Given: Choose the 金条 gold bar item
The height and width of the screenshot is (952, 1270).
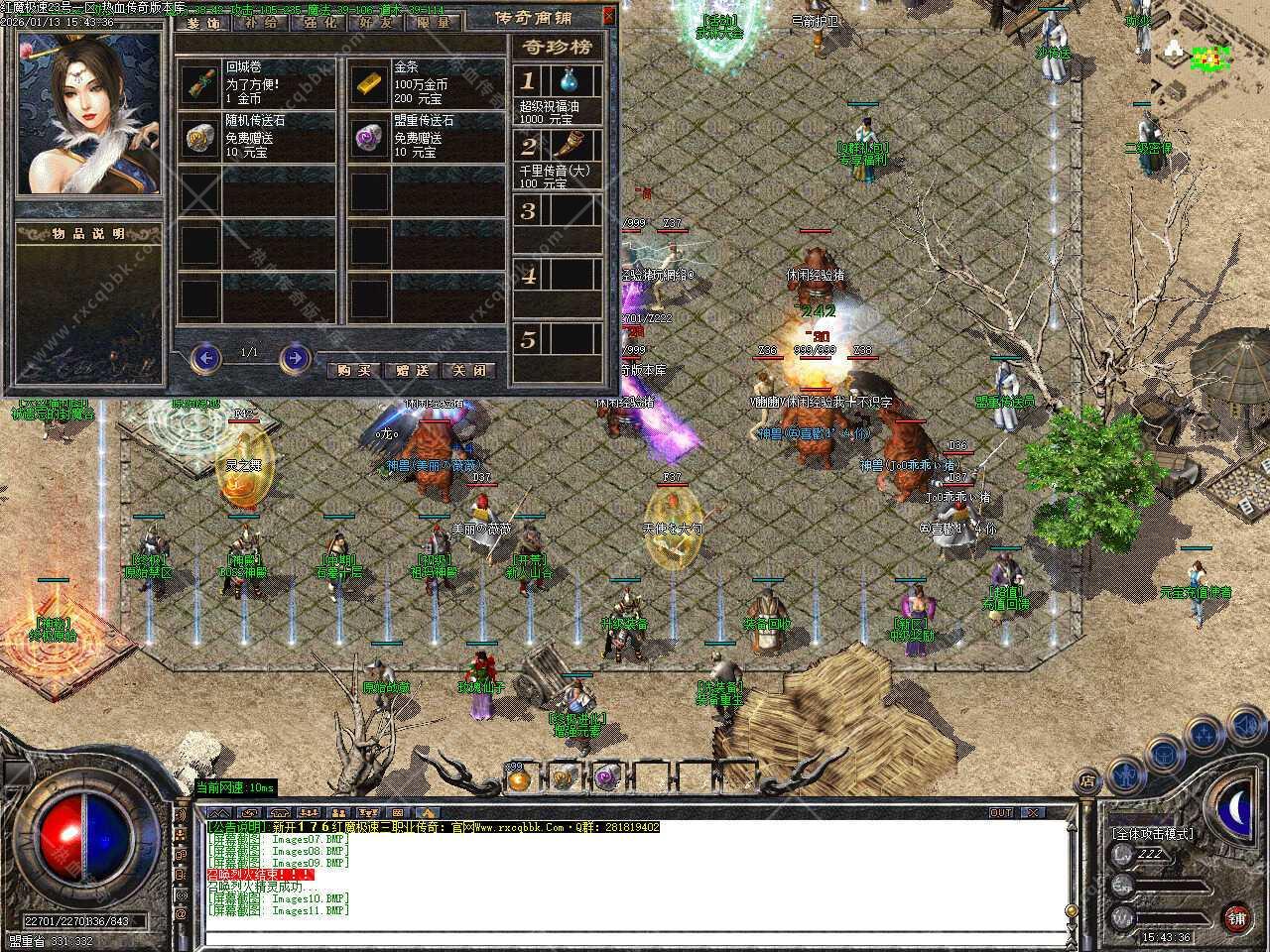Looking at the screenshot, I should pyautogui.click(x=368, y=84).
